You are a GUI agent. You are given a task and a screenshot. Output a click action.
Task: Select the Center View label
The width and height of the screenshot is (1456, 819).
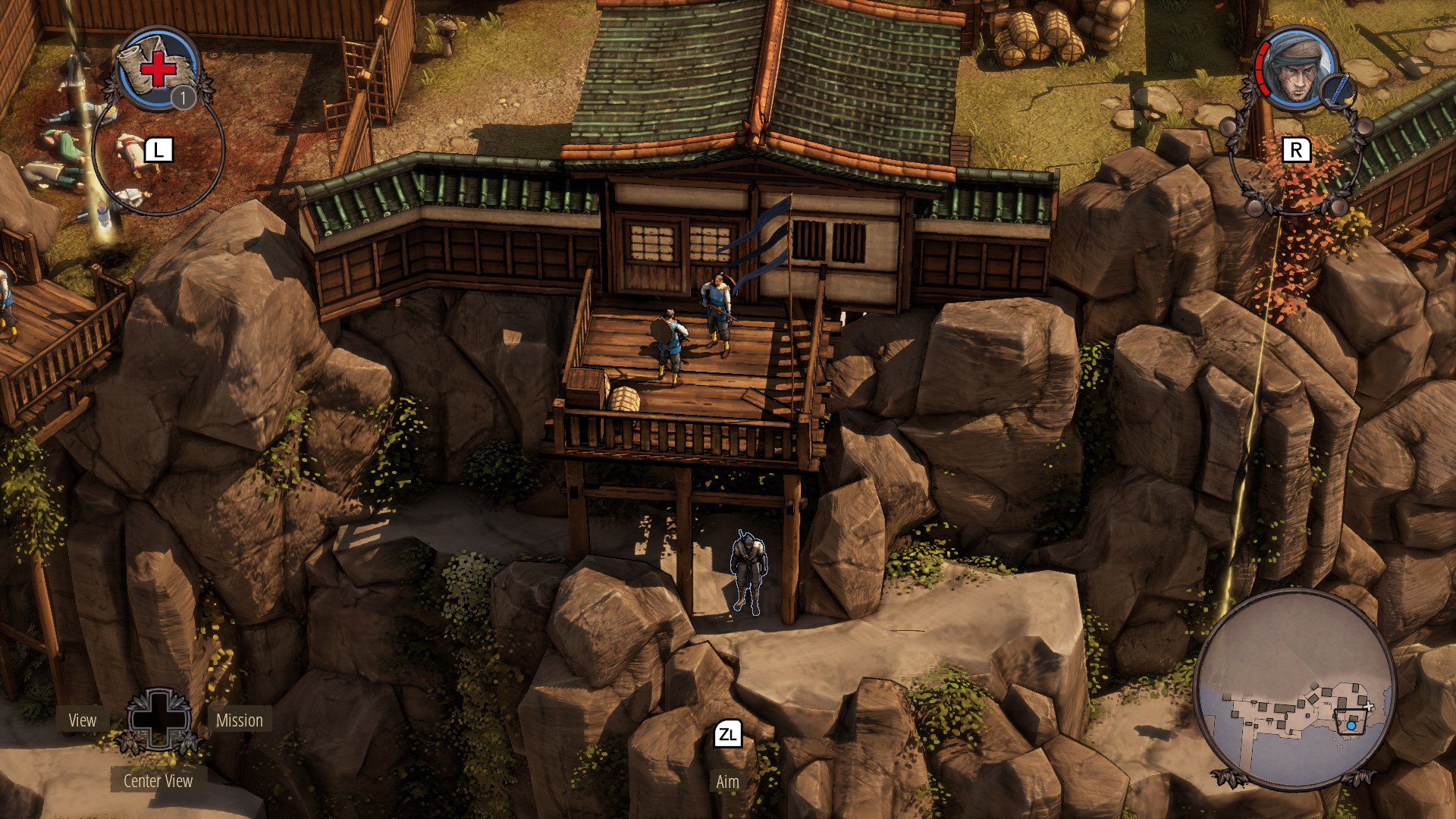pos(158,781)
